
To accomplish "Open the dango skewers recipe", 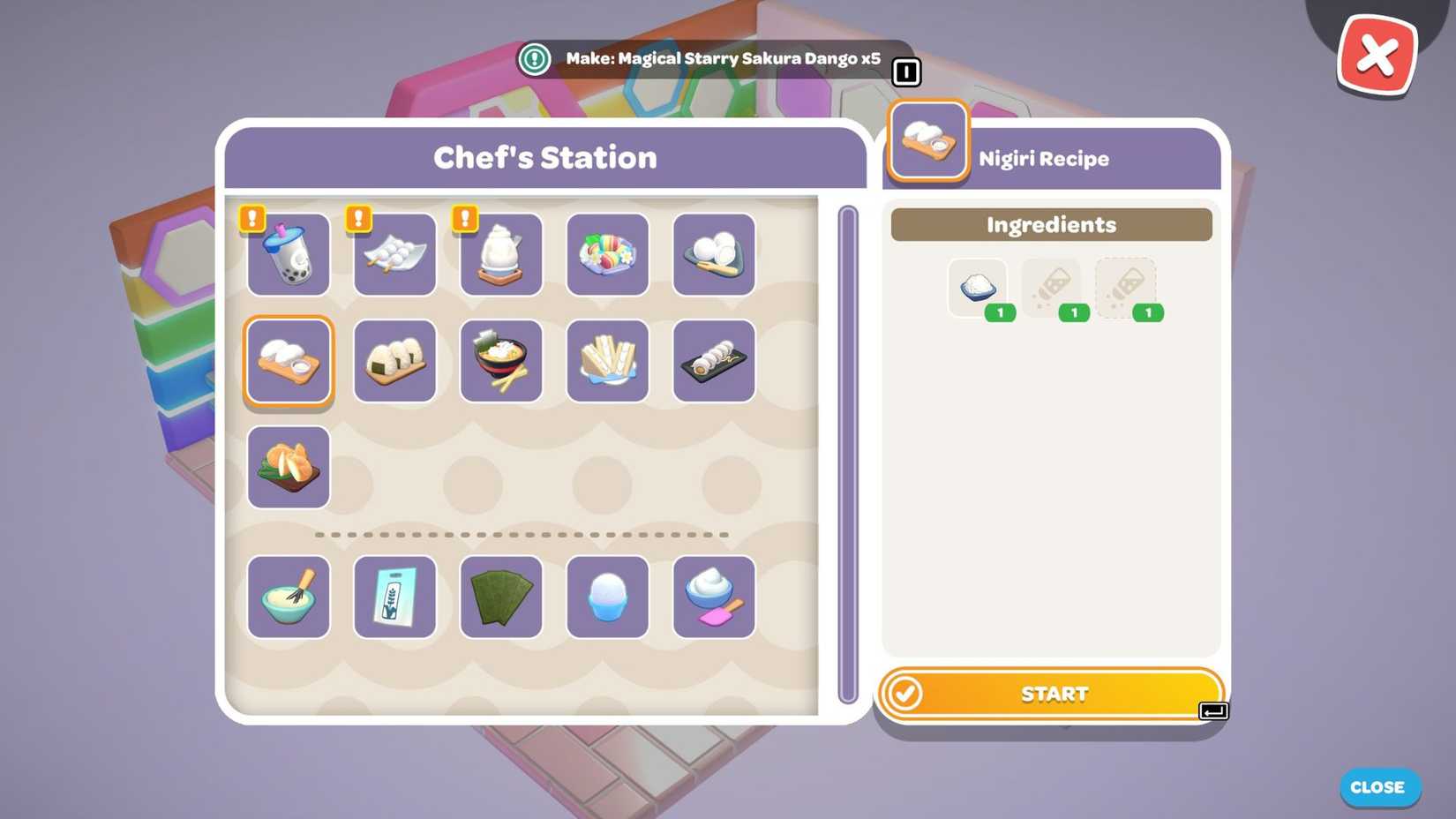I will pos(394,255).
